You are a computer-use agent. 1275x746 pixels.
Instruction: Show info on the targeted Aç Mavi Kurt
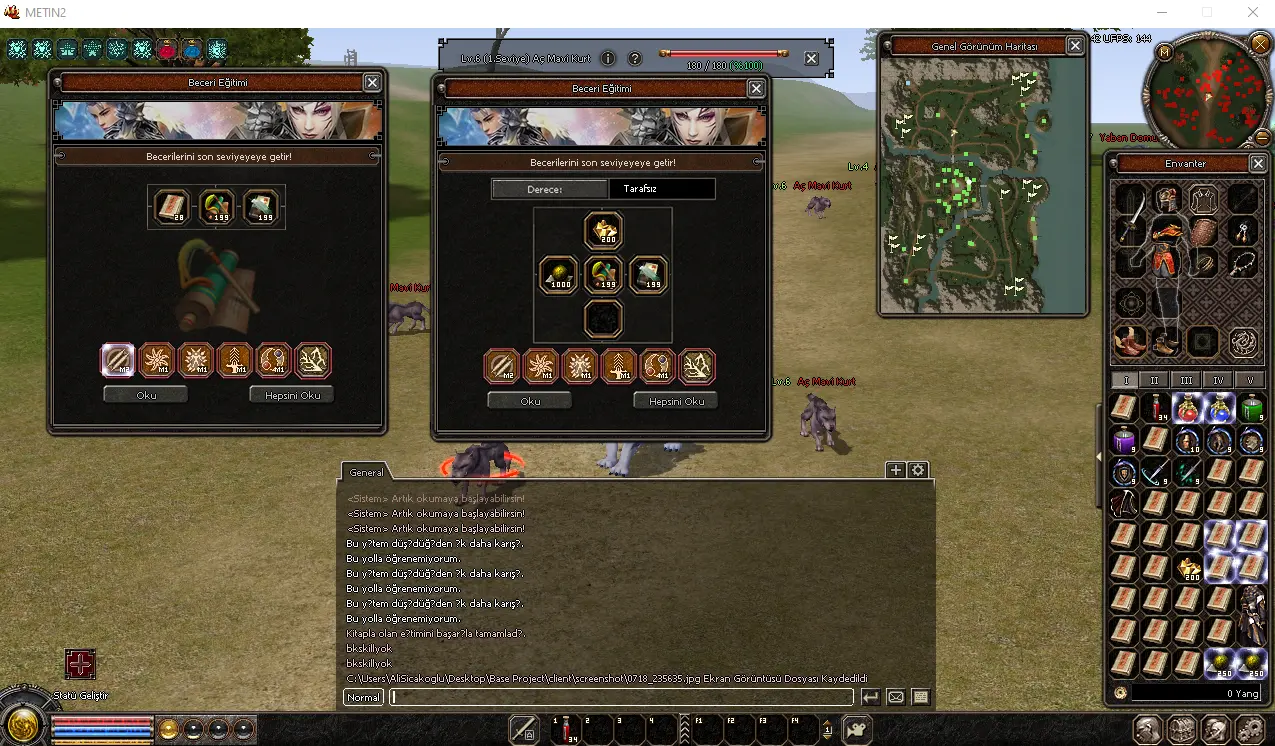point(607,59)
